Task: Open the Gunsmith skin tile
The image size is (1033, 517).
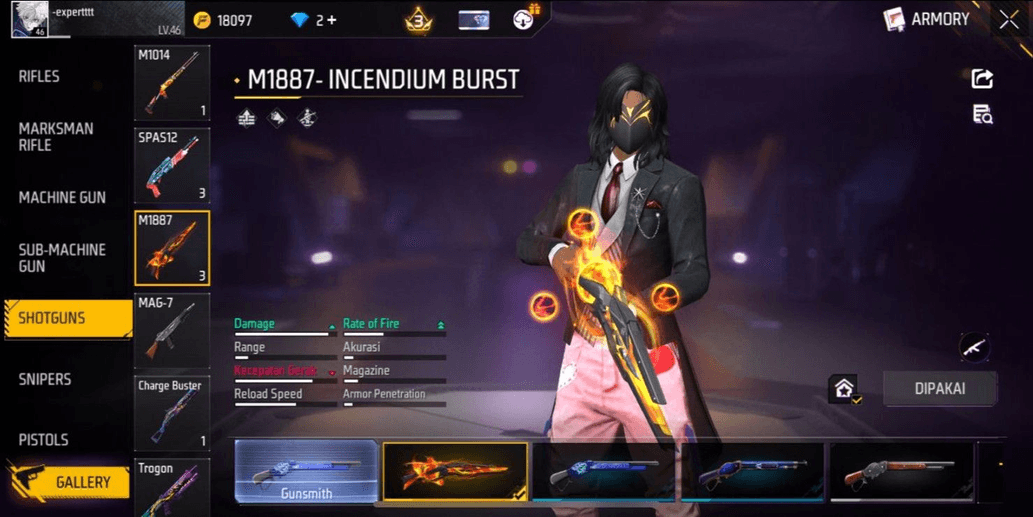Action: pos(306,471)
